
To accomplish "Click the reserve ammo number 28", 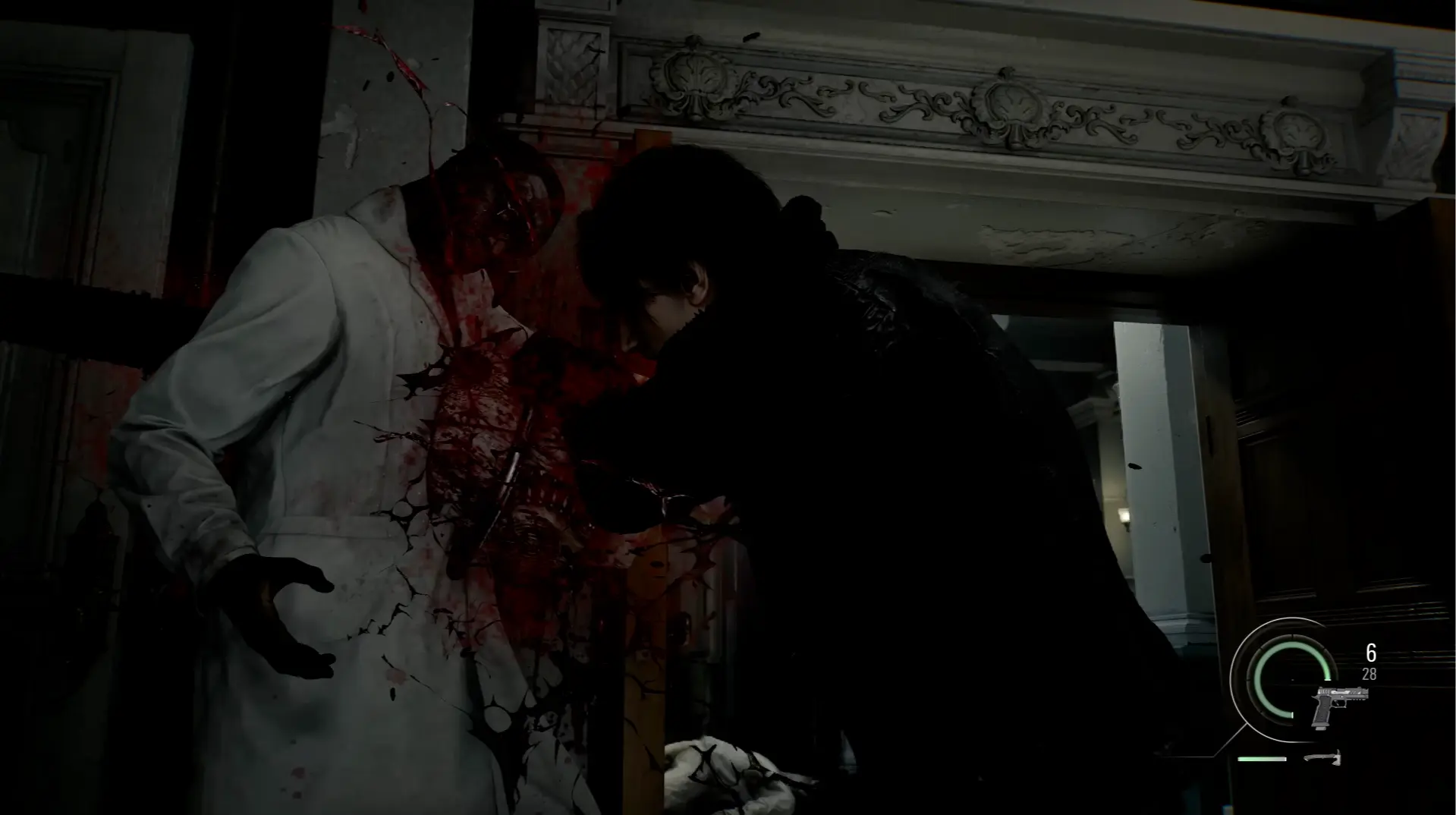I will click(x=1370, y=673).
